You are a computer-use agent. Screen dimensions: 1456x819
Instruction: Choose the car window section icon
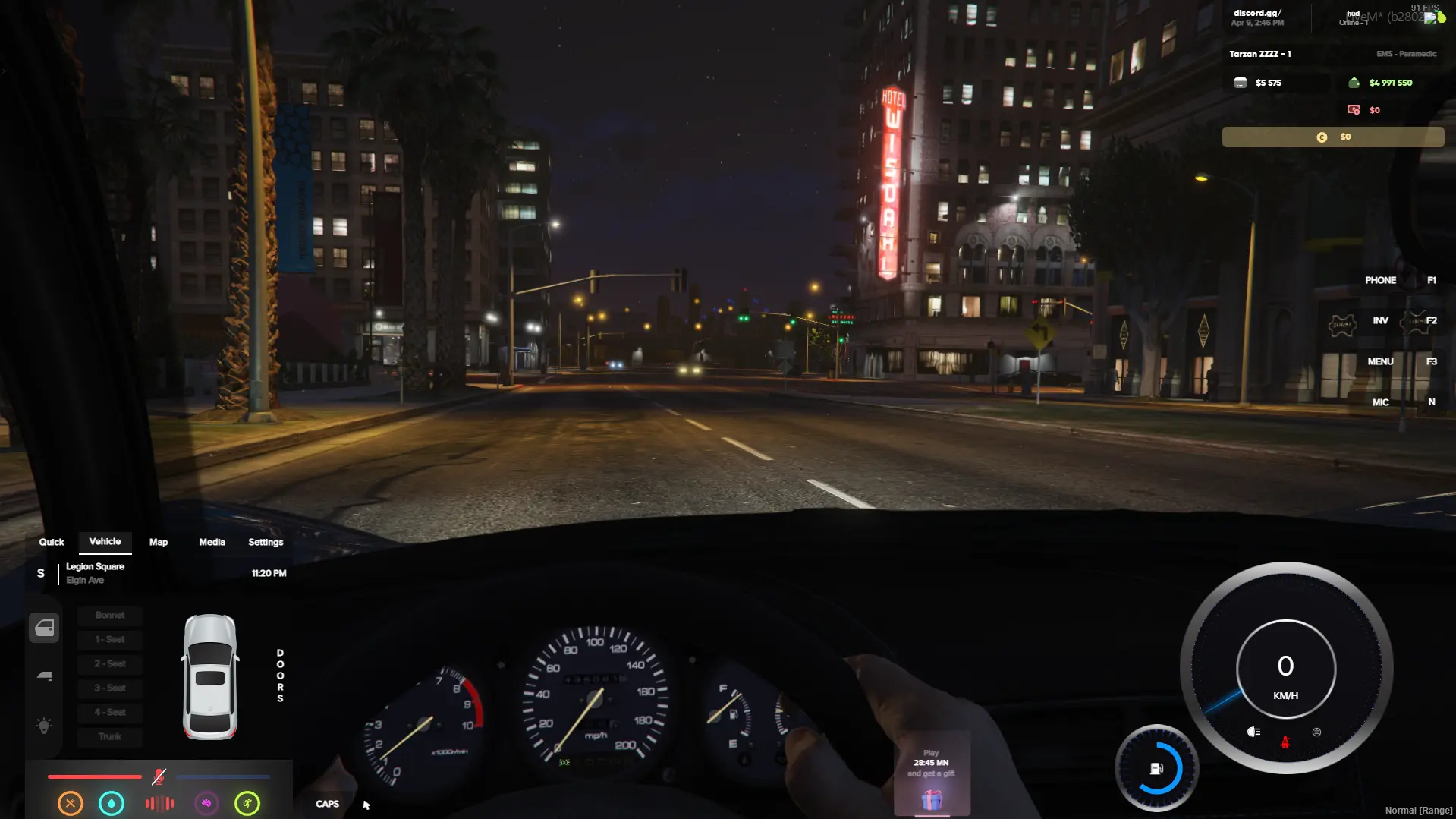coord(45,676)
